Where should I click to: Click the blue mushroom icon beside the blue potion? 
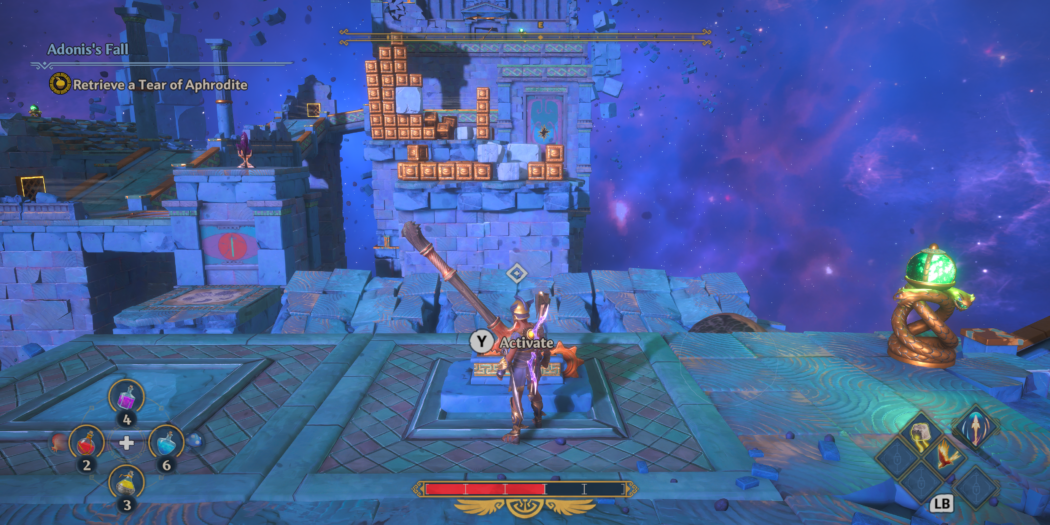(197, 439)
